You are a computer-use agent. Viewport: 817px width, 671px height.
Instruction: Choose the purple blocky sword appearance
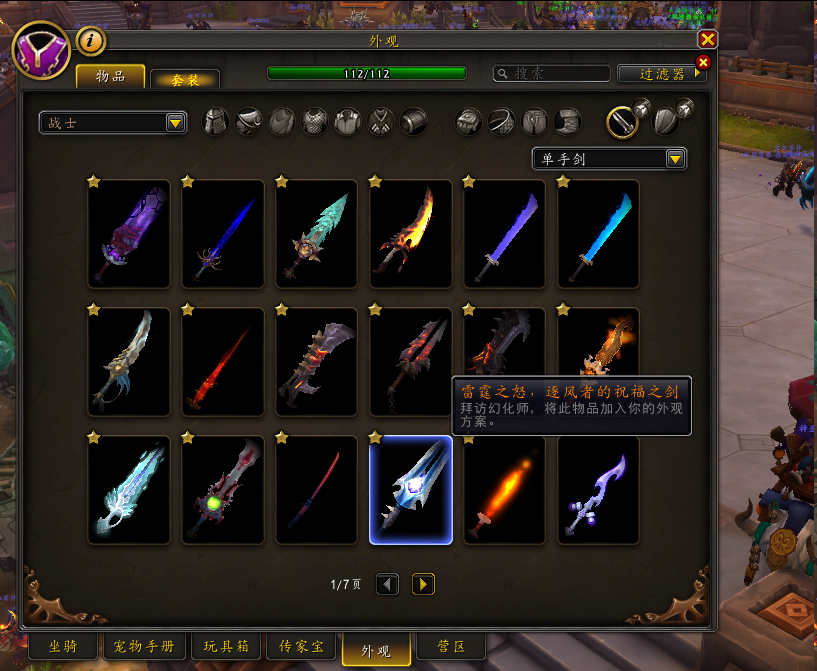[128, 234]
